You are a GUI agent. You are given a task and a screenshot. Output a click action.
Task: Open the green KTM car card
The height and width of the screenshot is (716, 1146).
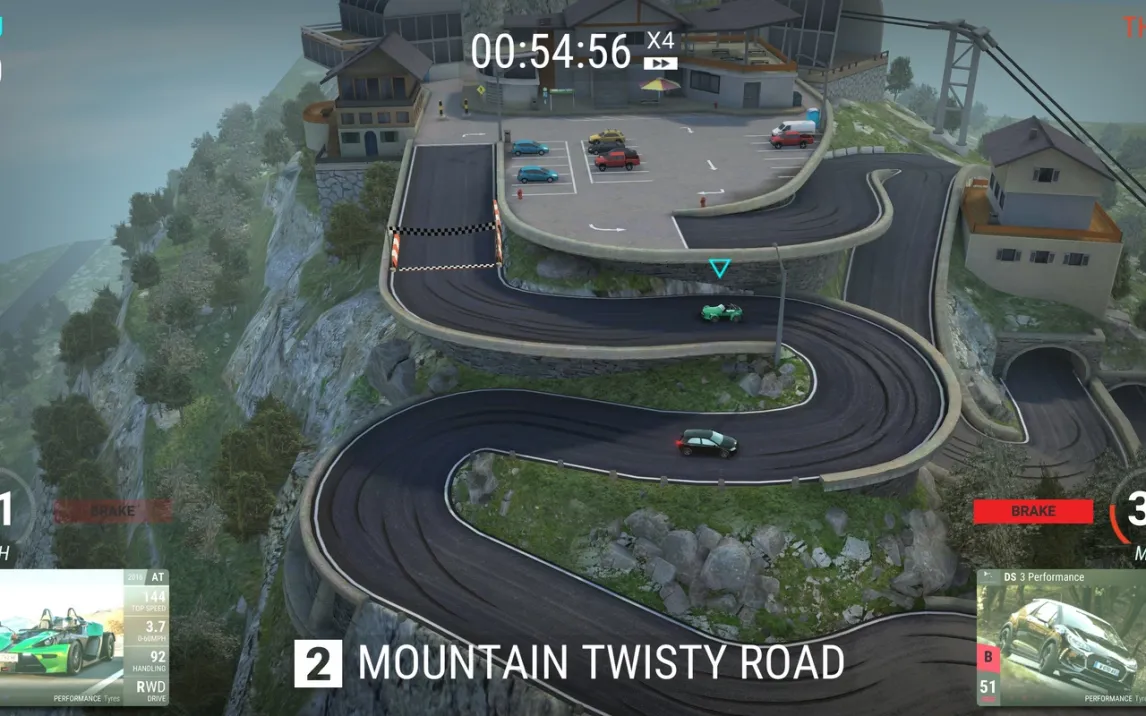pos(84,637)
